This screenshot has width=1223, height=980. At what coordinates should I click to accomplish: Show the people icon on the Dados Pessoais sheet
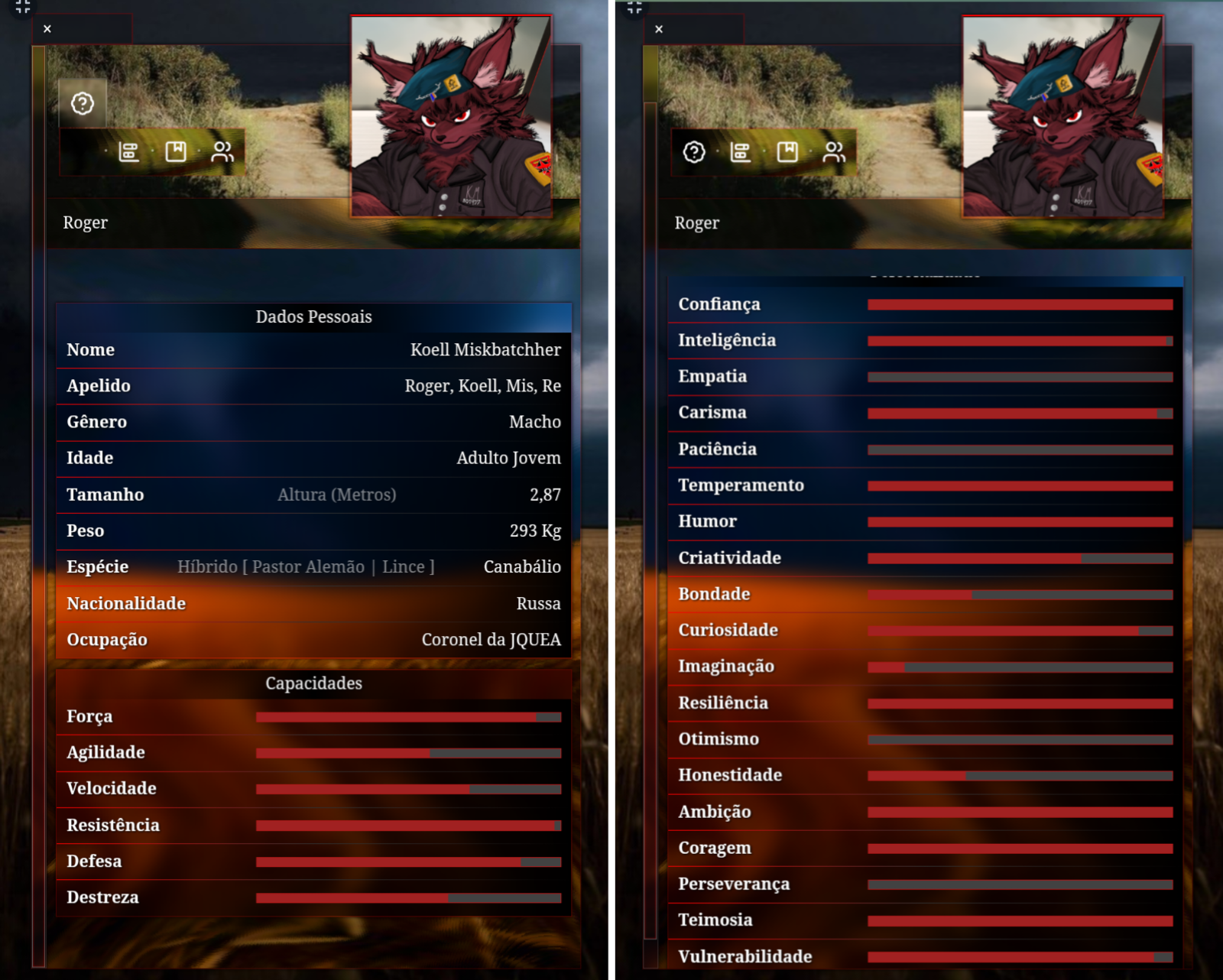click(x=222, y=152)
